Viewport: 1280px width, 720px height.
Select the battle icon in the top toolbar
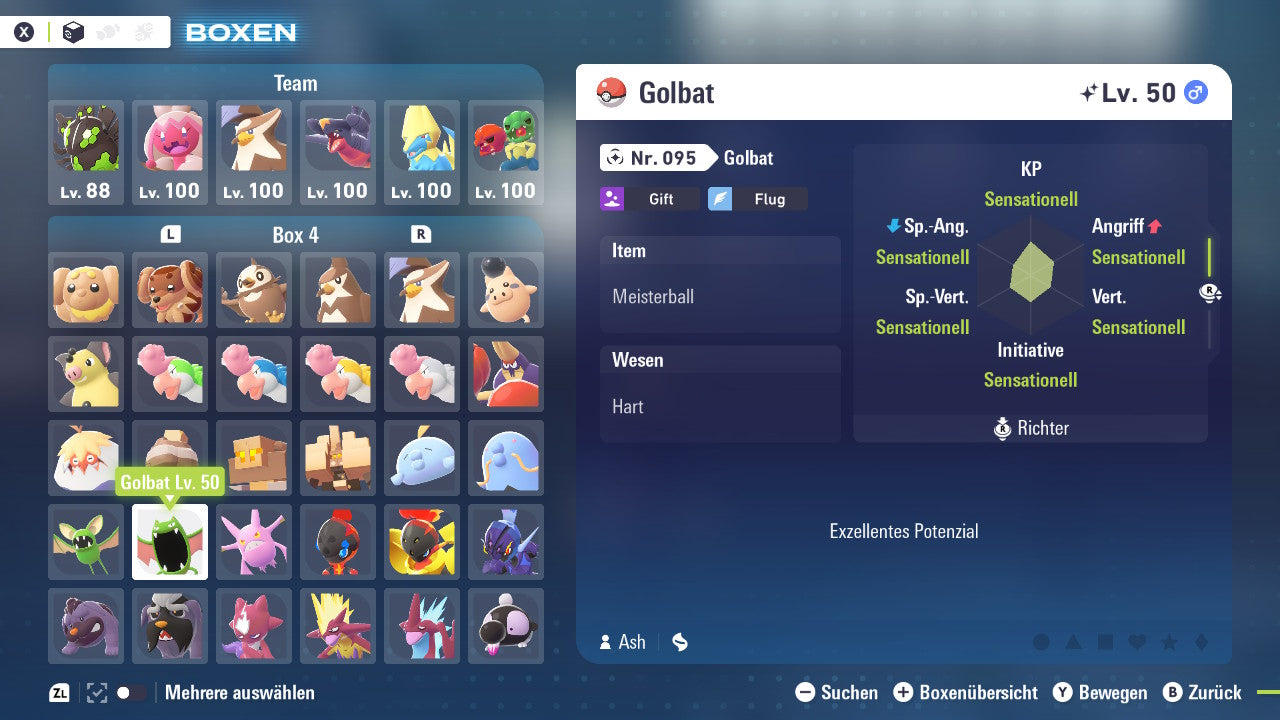[145, 31]
